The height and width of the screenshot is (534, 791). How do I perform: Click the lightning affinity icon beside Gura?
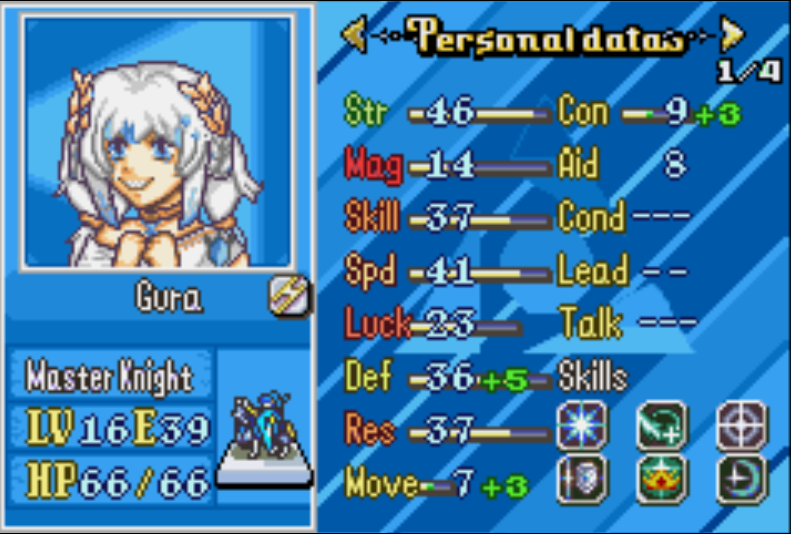tap(289, 296)
